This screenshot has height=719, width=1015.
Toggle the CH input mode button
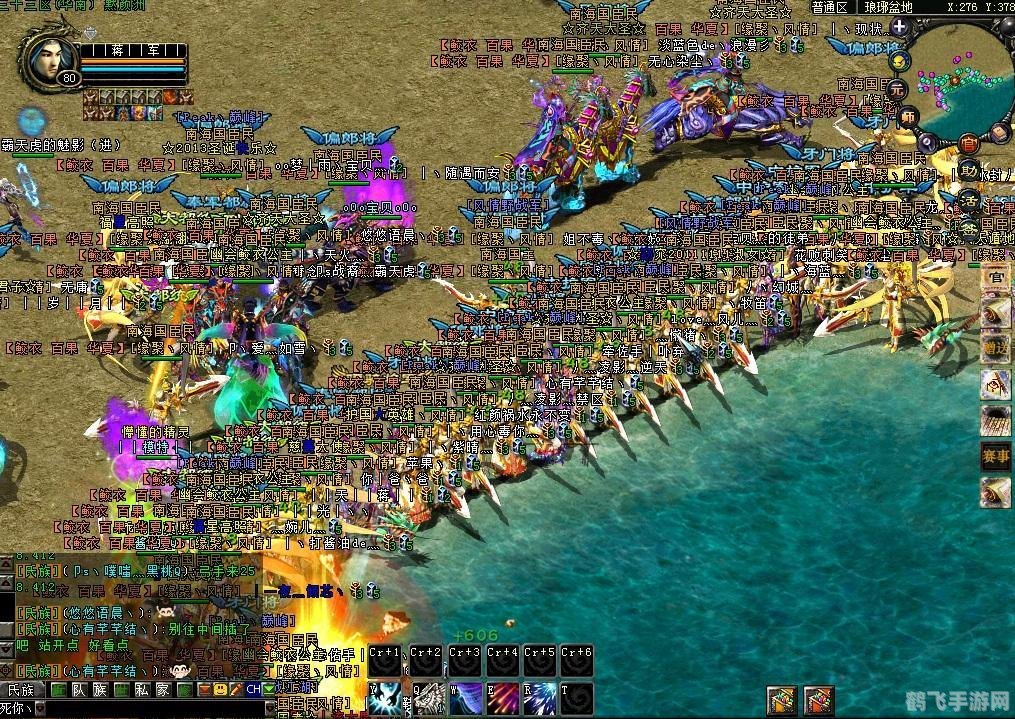pos(254,690)
